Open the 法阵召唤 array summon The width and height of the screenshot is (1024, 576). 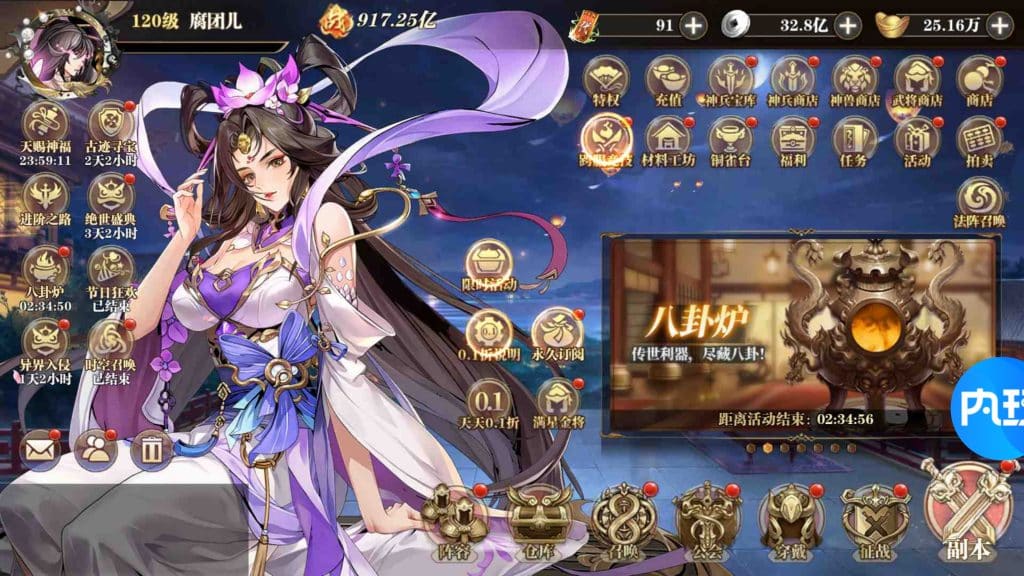point(979,200)
